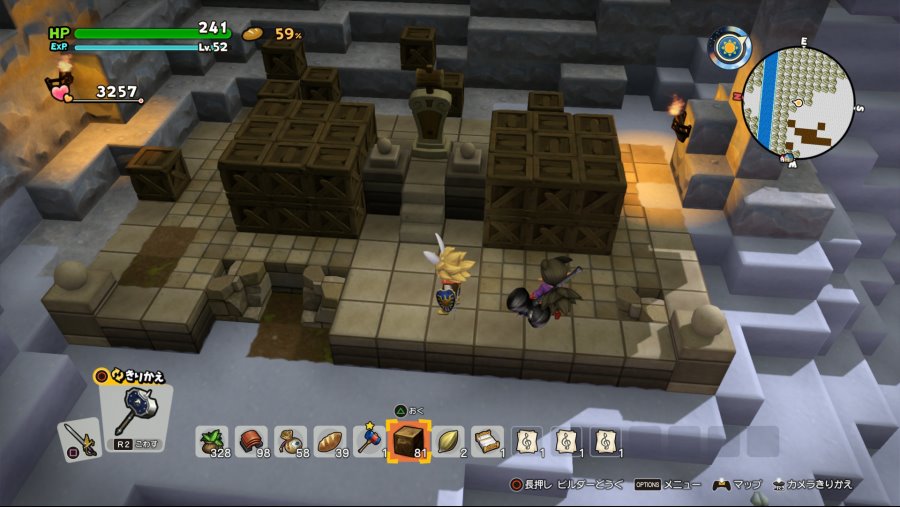Pick the star-tipped hammer hotbar slot
The image size is (900, 507).
(369, 441)
